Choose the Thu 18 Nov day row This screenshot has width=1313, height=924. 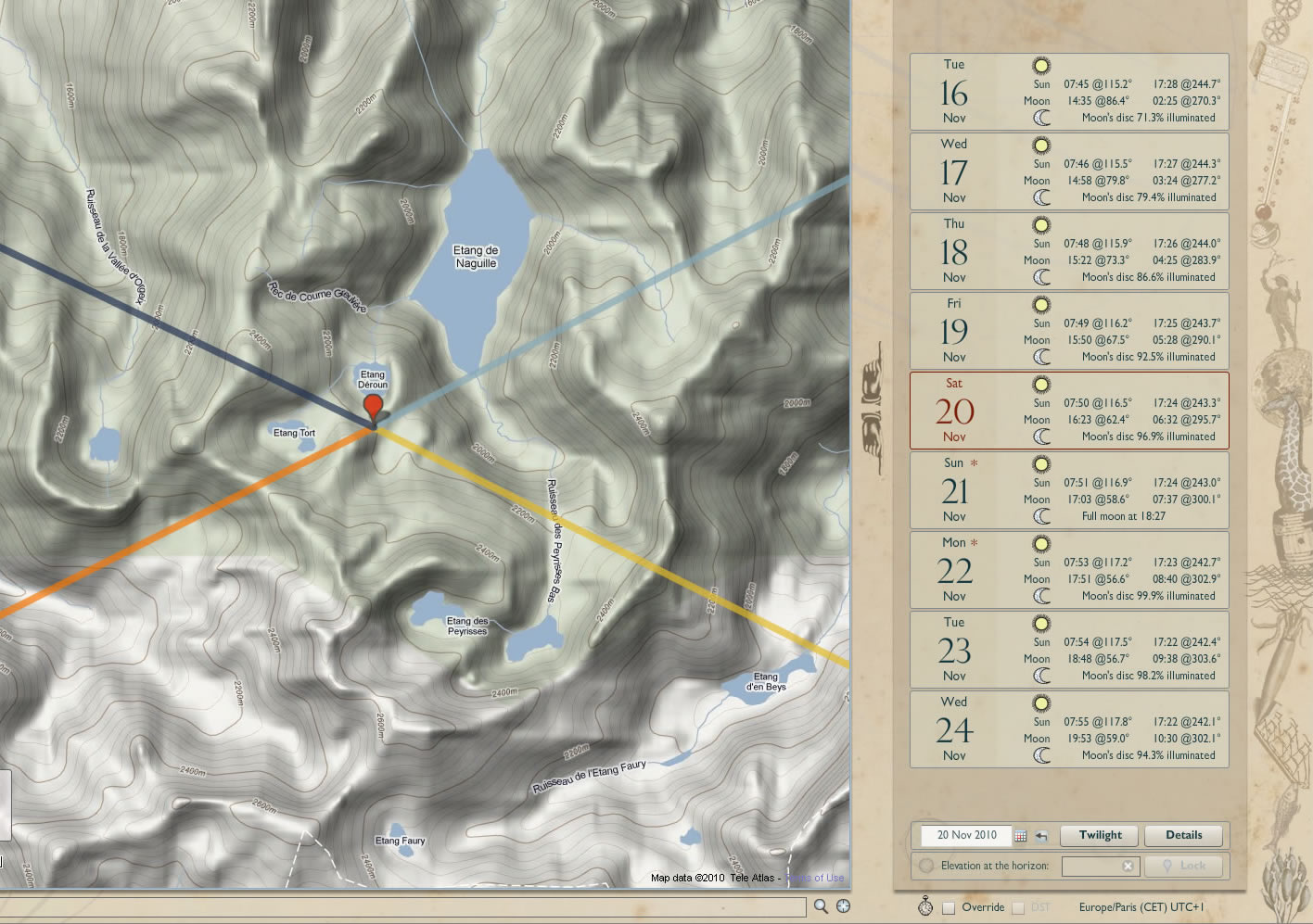click(1069, 251)
